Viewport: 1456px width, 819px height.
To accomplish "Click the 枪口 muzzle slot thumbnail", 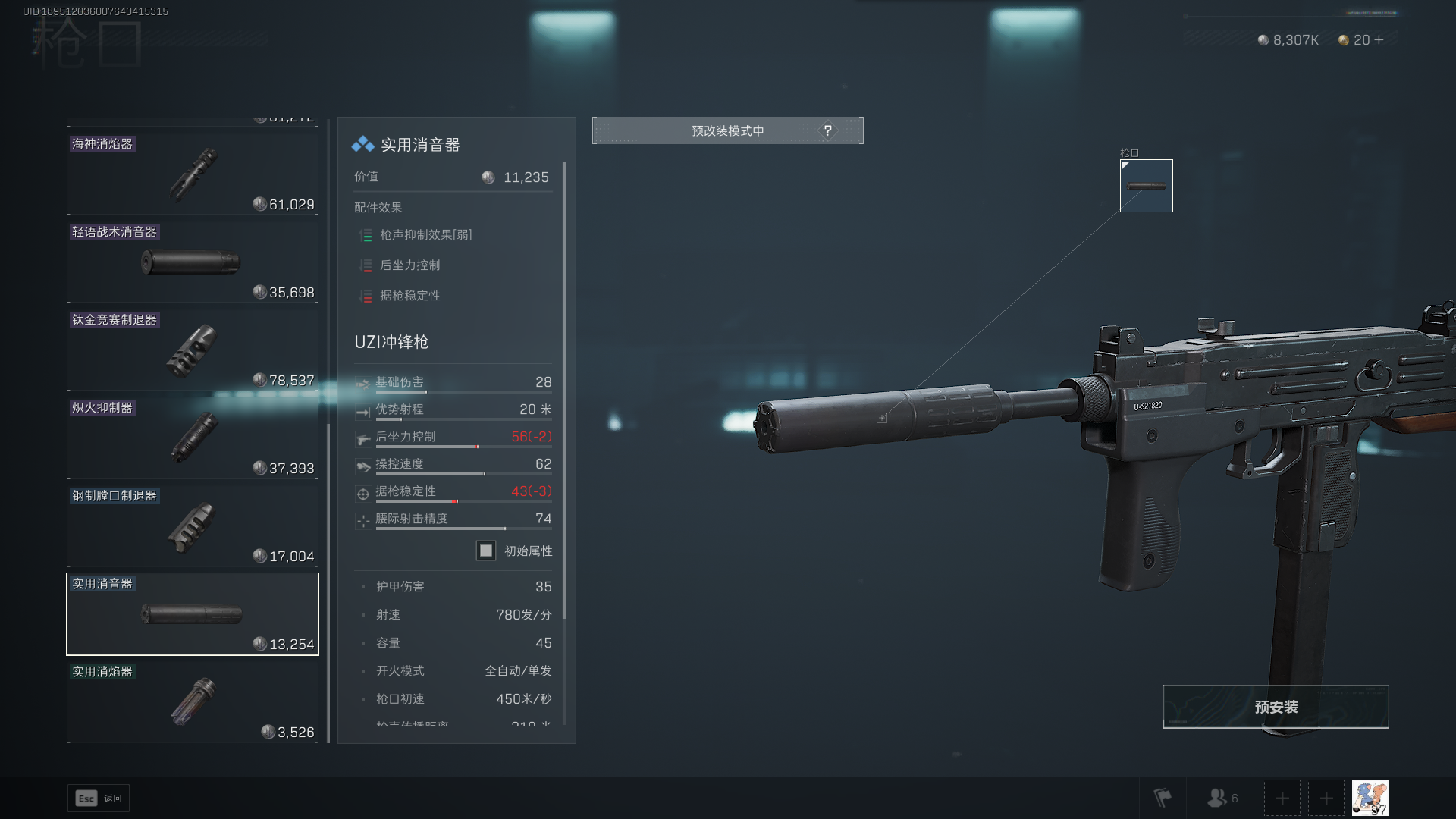I will 1146,186.
